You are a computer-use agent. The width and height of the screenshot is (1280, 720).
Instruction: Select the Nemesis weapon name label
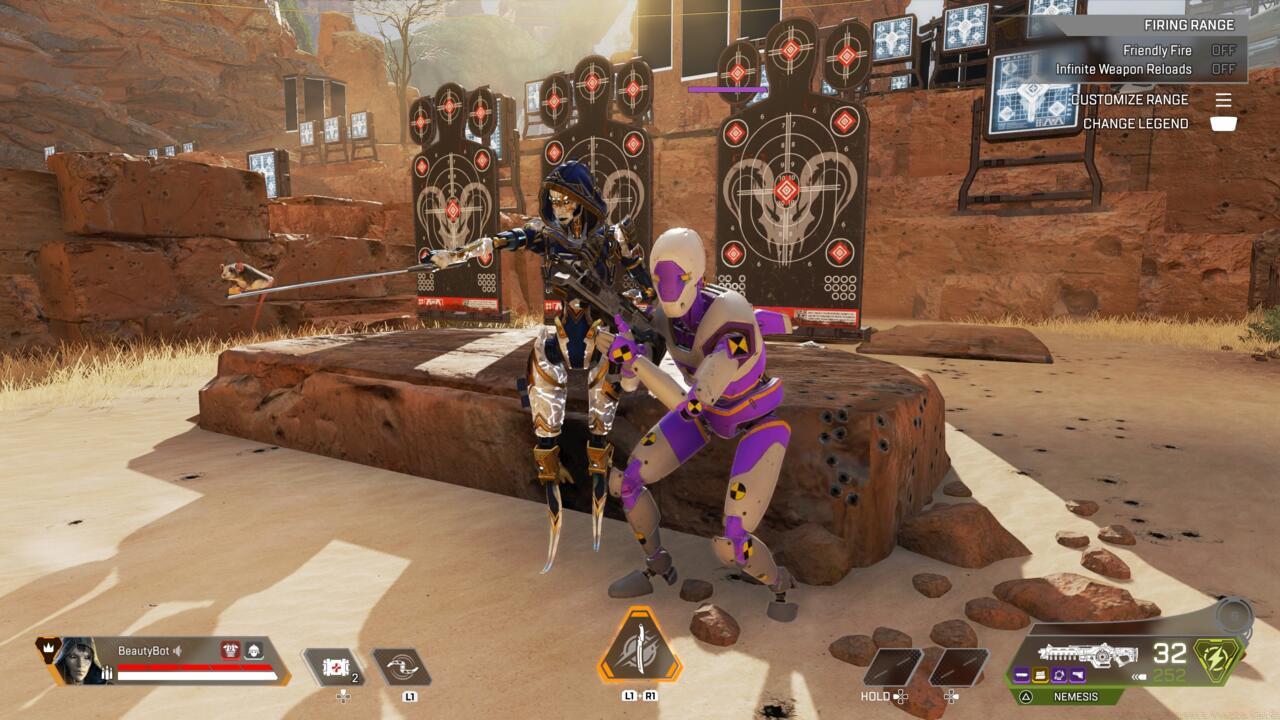tap(1078, 696)
